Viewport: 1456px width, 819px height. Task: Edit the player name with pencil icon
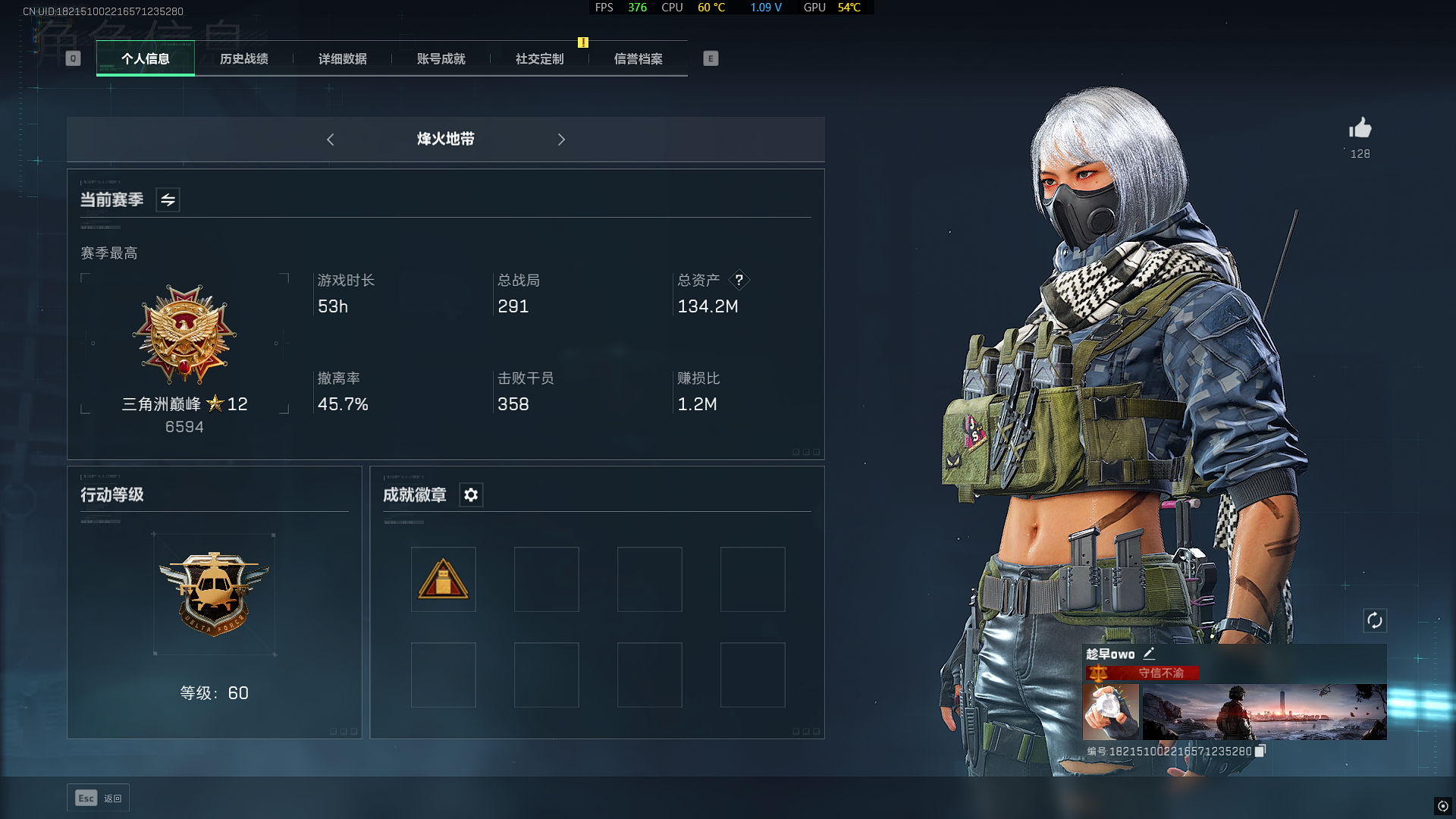(x=1150, y=654)
